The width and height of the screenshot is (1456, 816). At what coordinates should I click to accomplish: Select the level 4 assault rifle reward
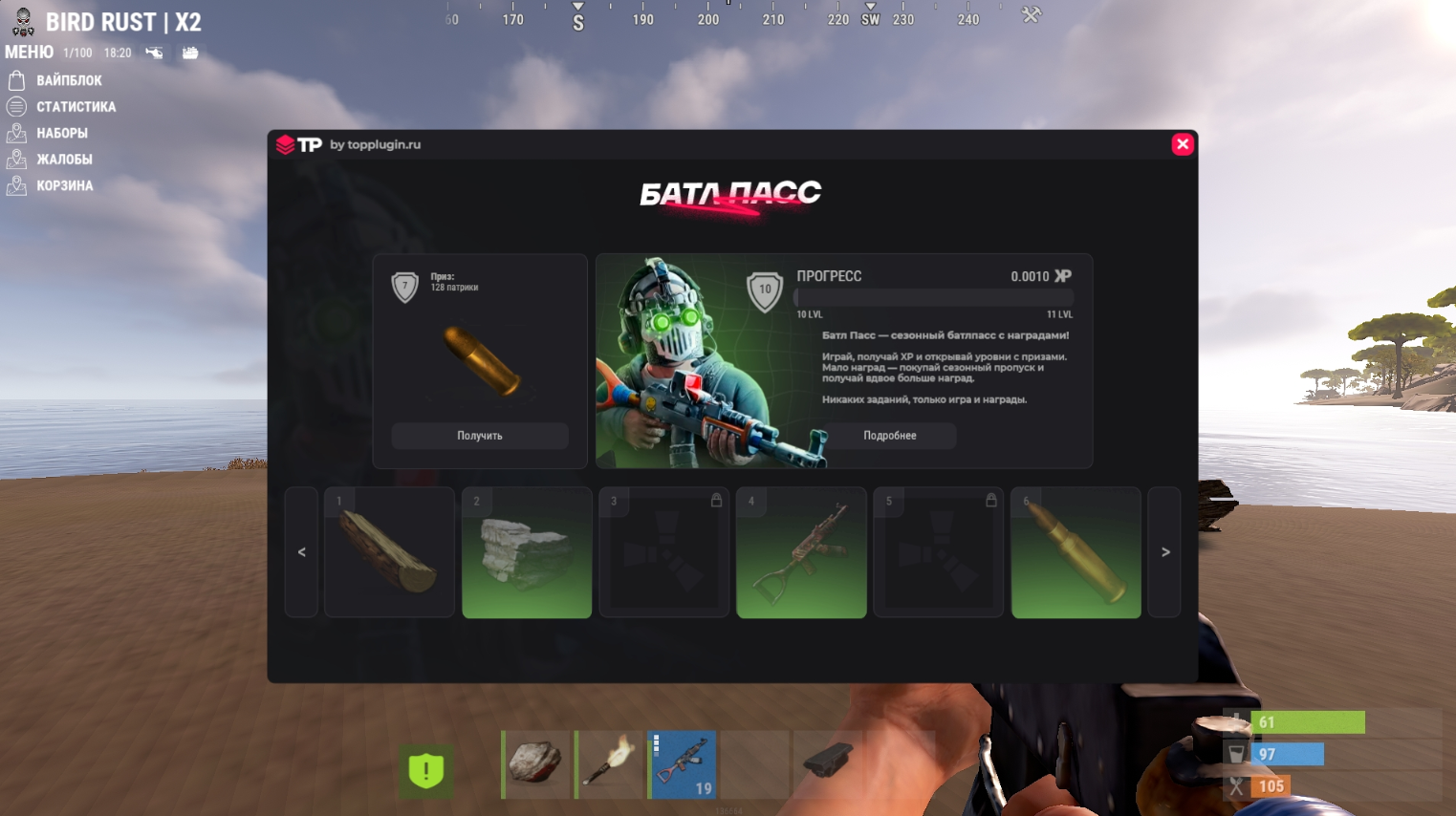801,552
